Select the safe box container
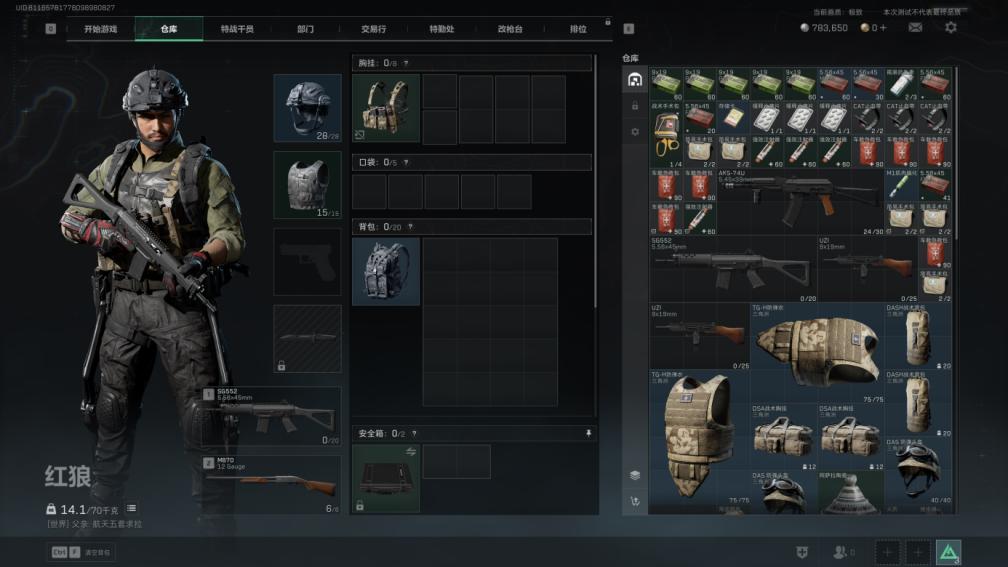 386,478
